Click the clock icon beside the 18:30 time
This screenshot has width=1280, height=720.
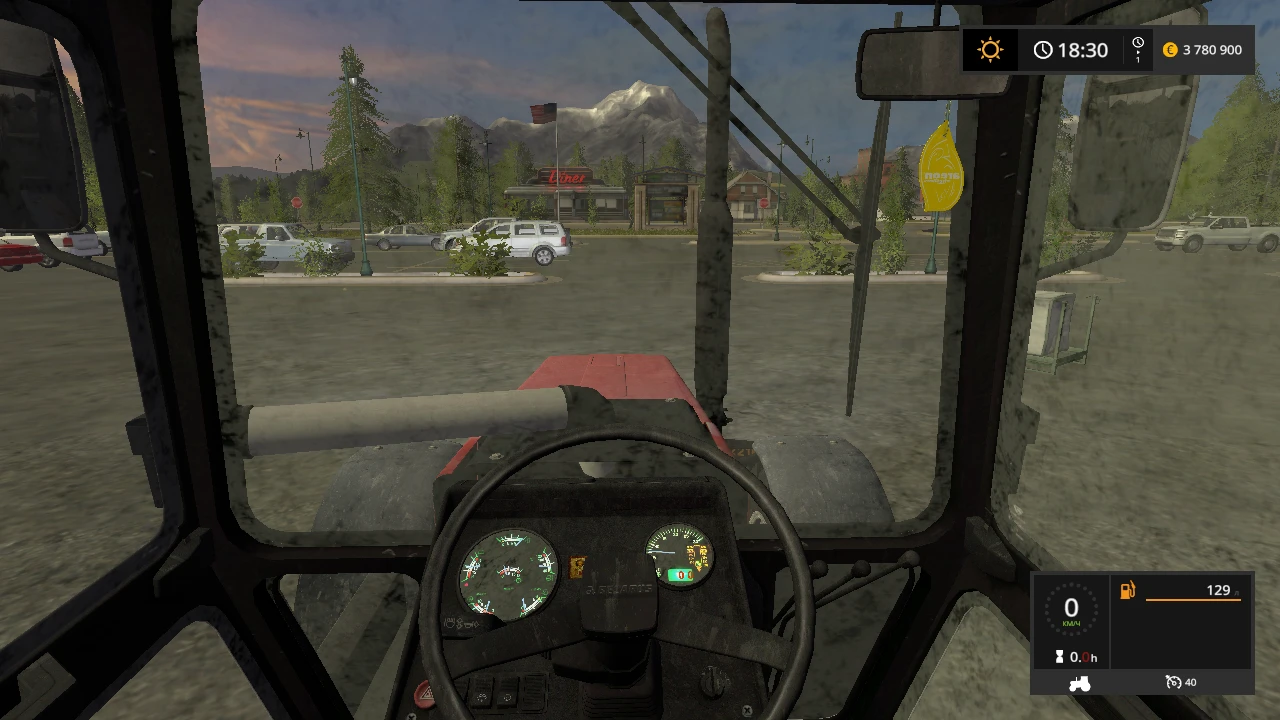coord(1043,49)
